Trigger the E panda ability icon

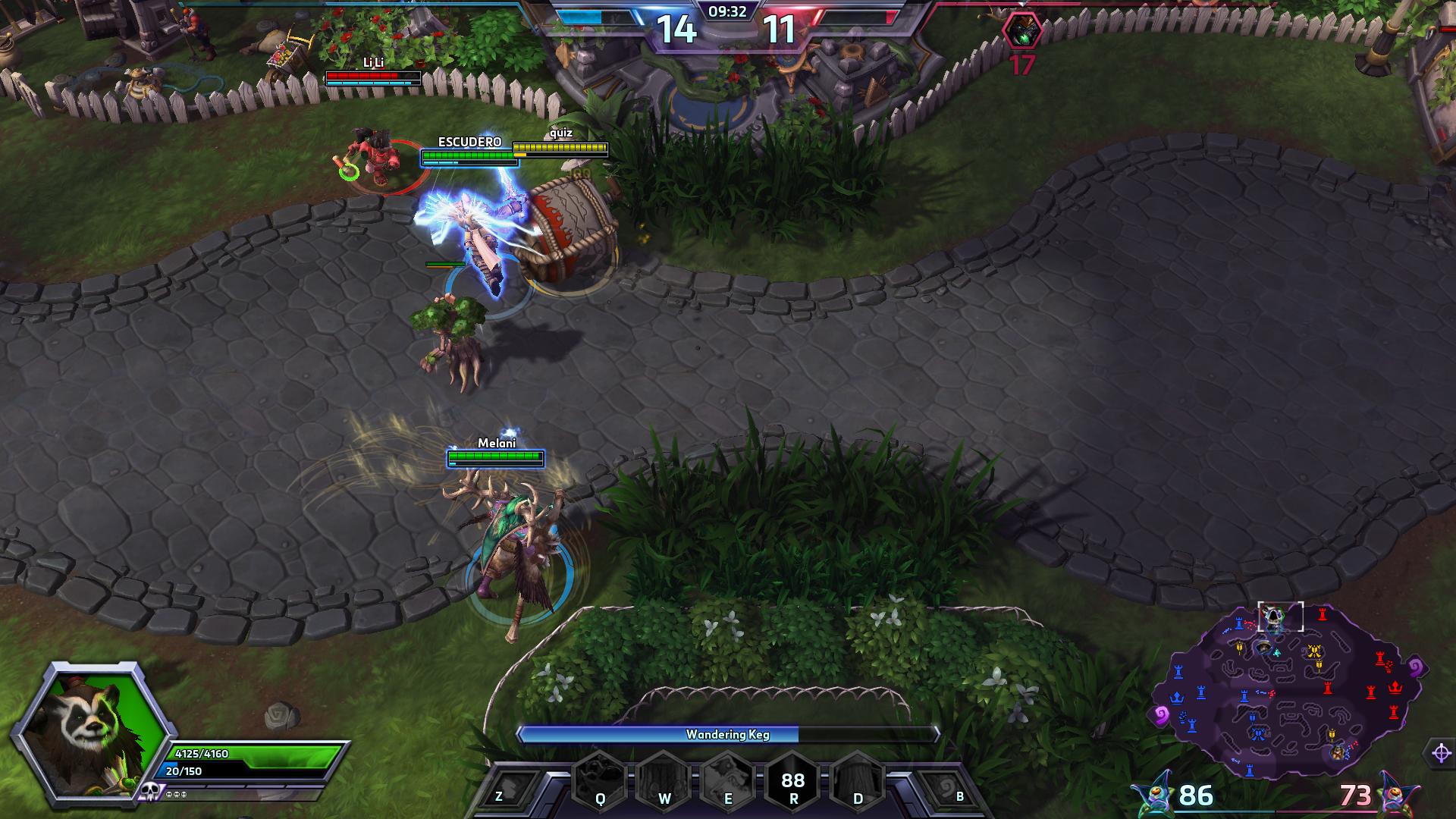coord(728,779)
